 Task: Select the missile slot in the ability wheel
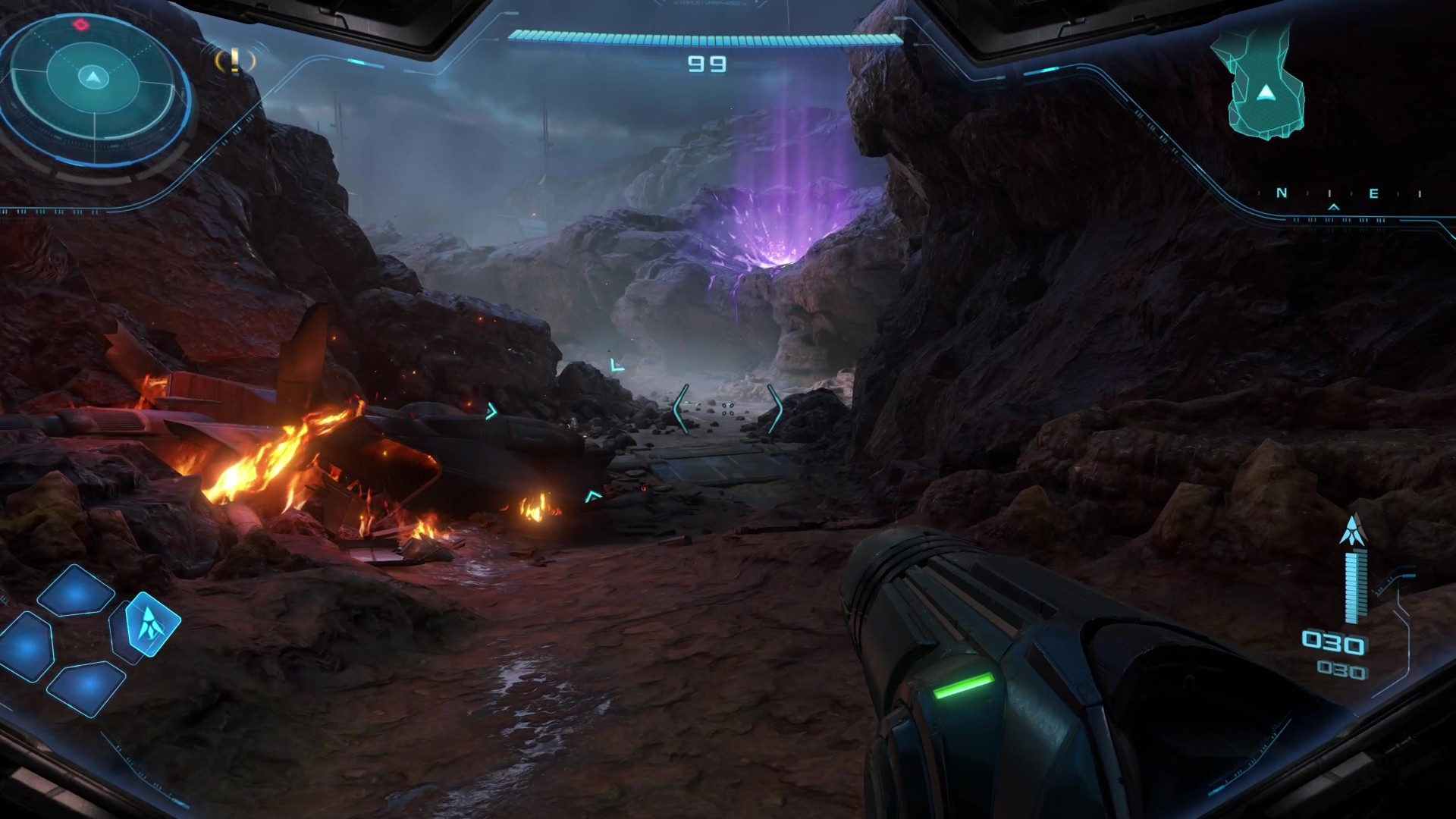coord(152,623)
